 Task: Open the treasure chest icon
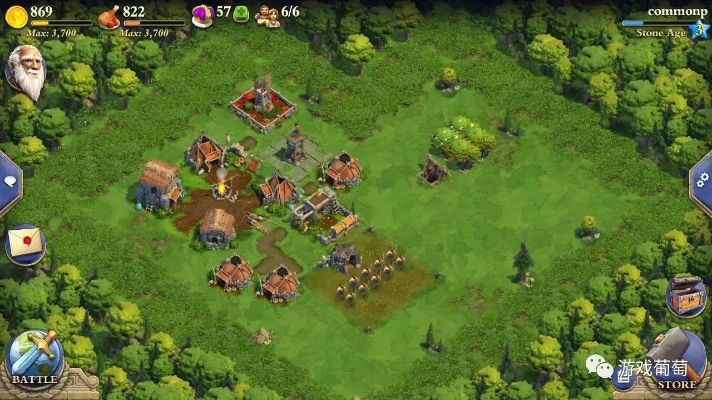[x=686, y=294]
